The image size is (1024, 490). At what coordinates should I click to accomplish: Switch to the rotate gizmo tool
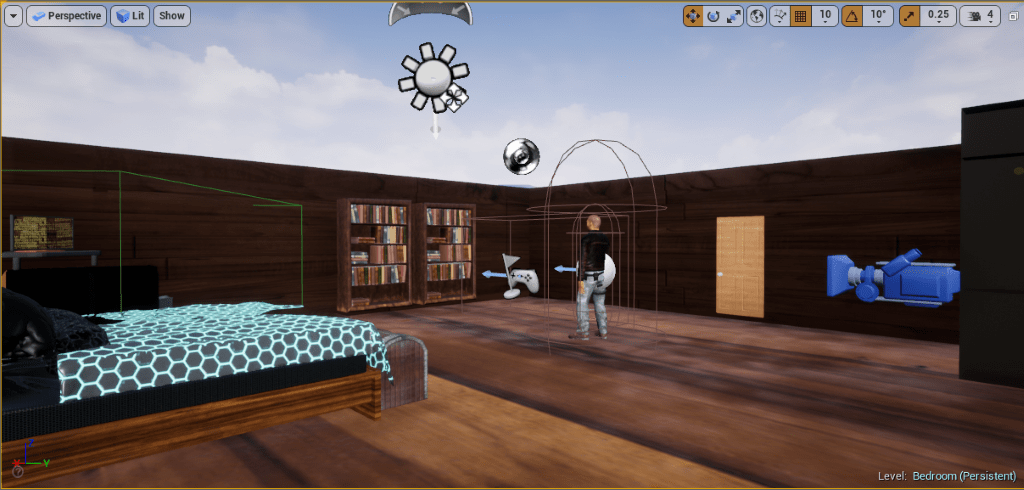coord(713,16)
